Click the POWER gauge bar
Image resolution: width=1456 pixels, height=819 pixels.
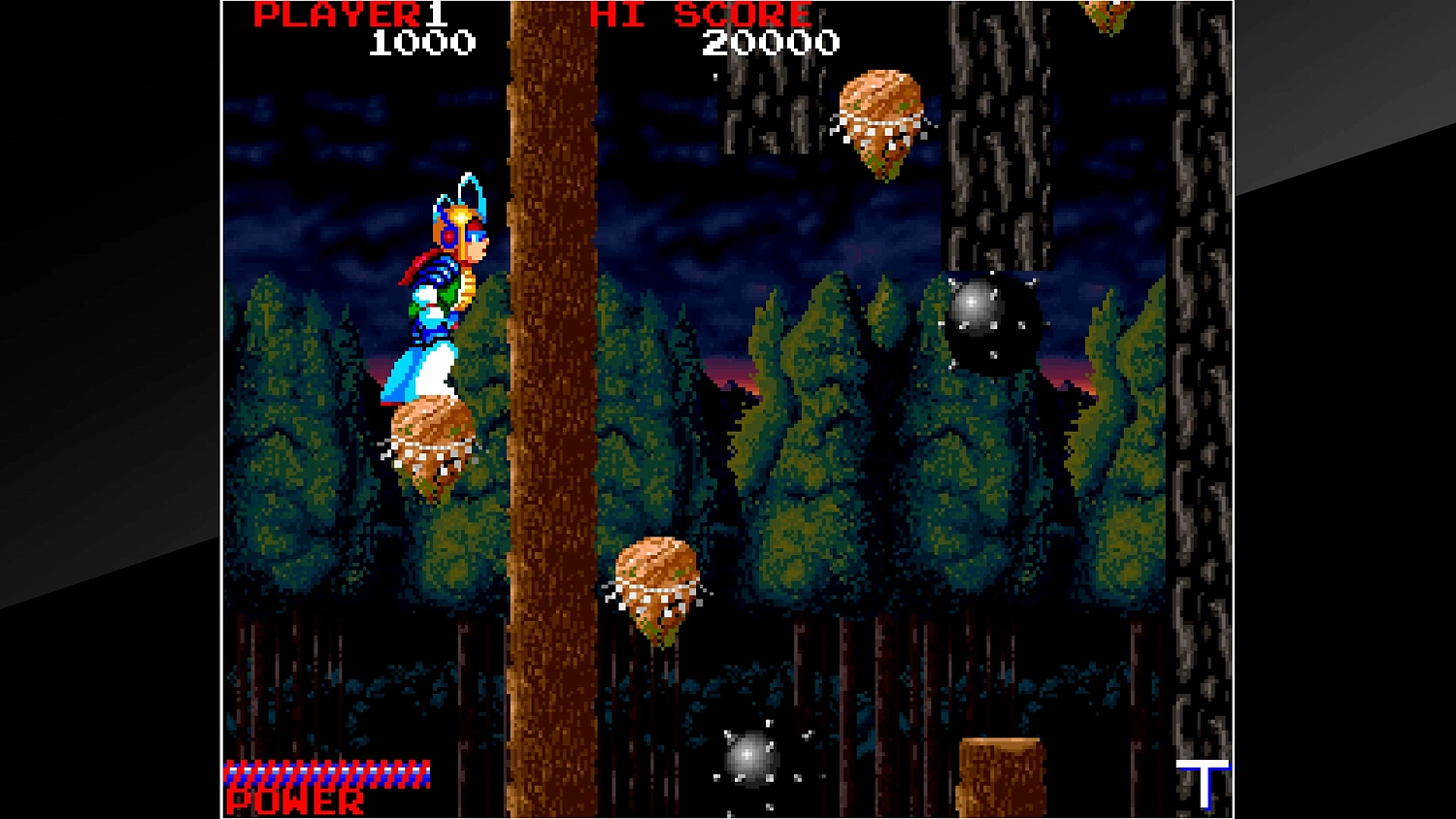point(325,774)
